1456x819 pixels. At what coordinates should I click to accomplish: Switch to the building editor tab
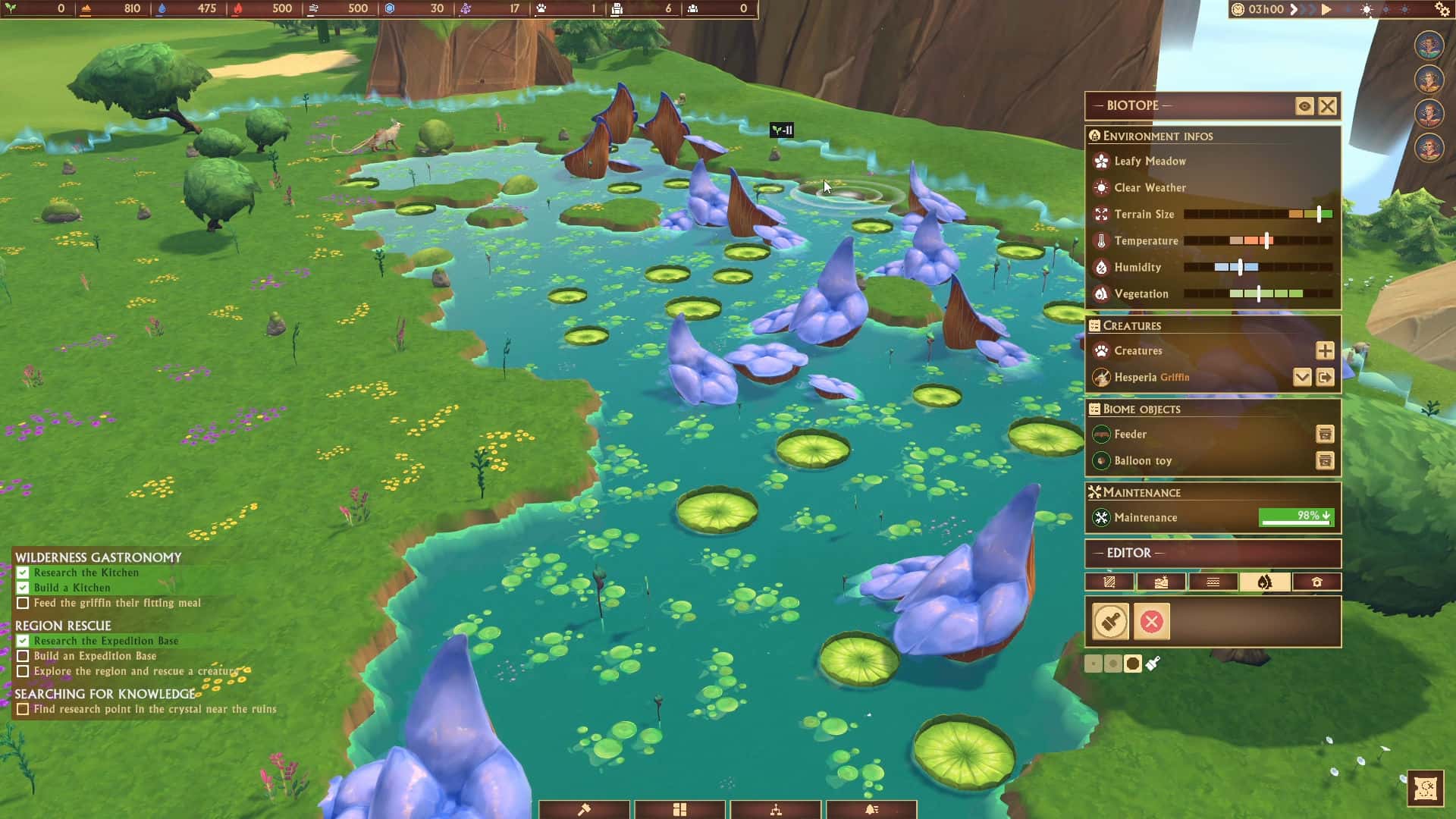[x=1318, y=582]
